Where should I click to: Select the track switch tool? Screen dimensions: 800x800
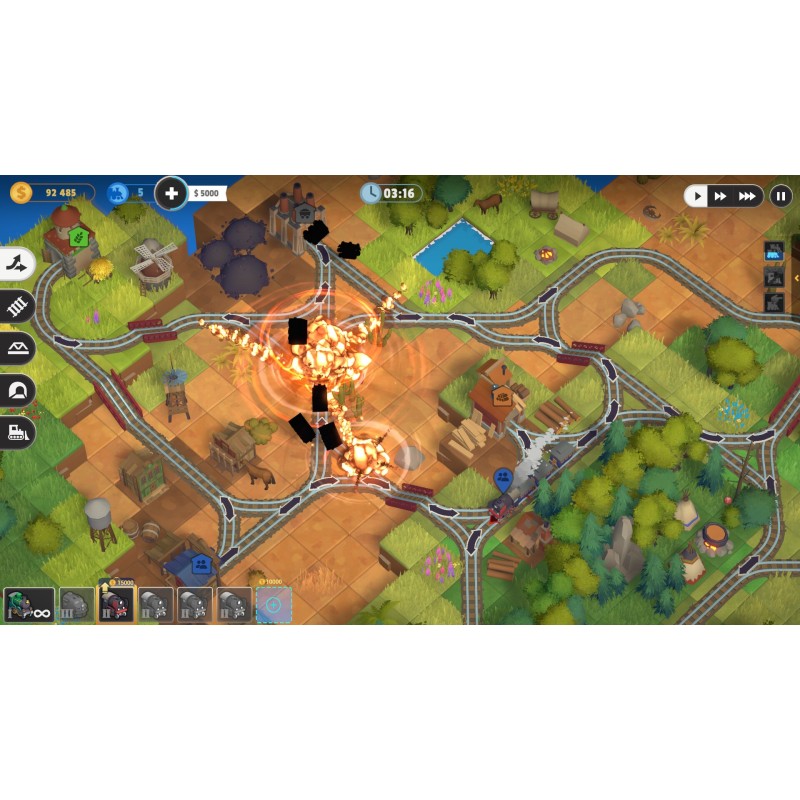tap(17, 264)
